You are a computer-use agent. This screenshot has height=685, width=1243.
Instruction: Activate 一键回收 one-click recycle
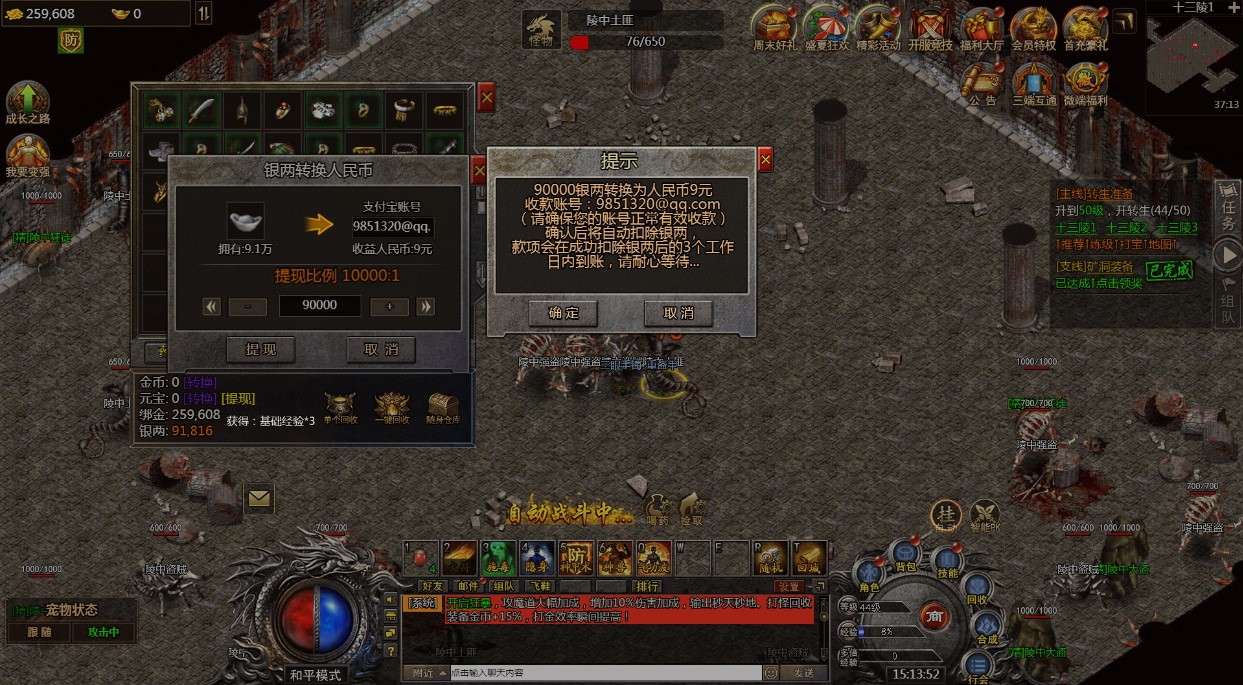391,408
